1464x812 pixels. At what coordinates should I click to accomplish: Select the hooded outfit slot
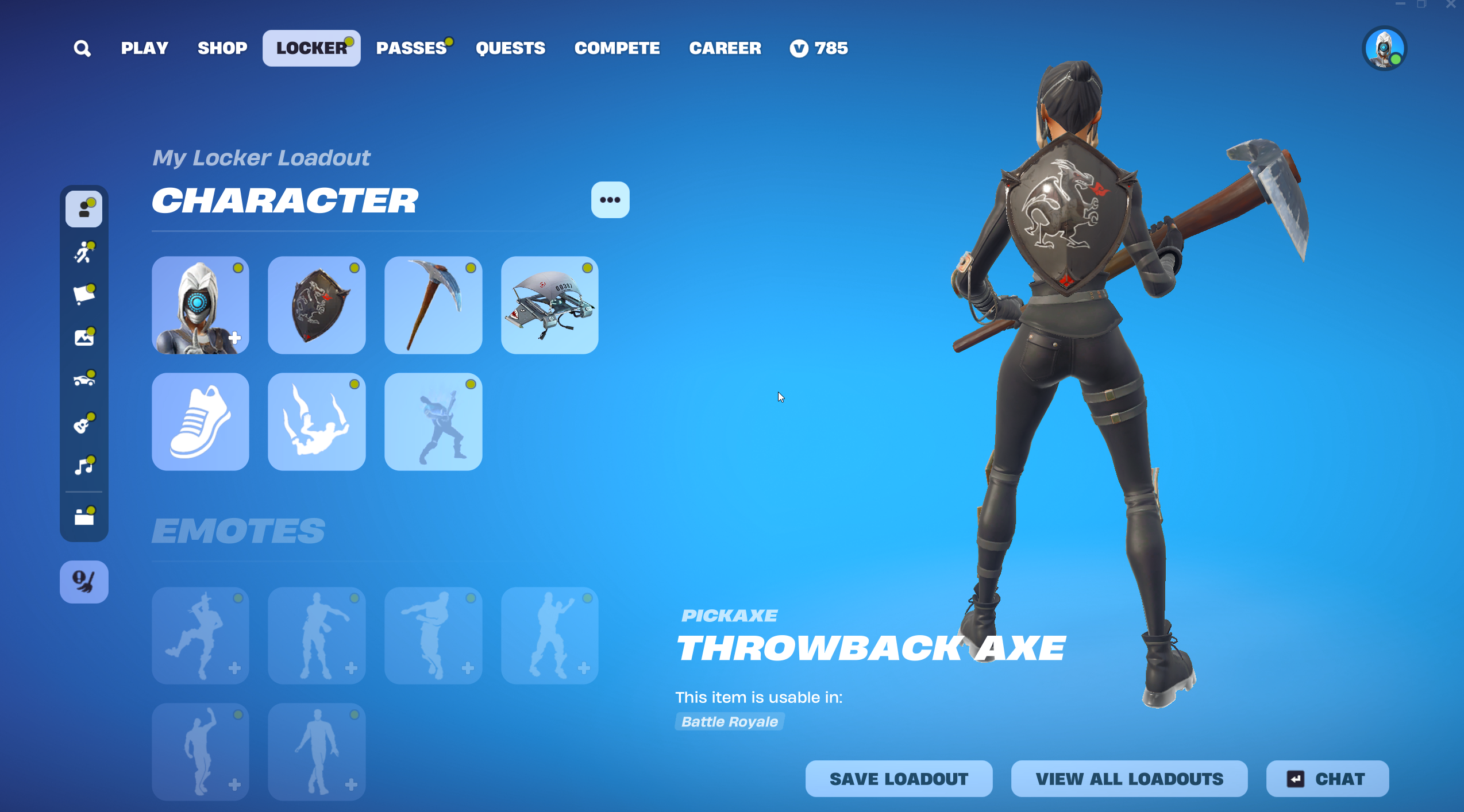click(201, 305)
